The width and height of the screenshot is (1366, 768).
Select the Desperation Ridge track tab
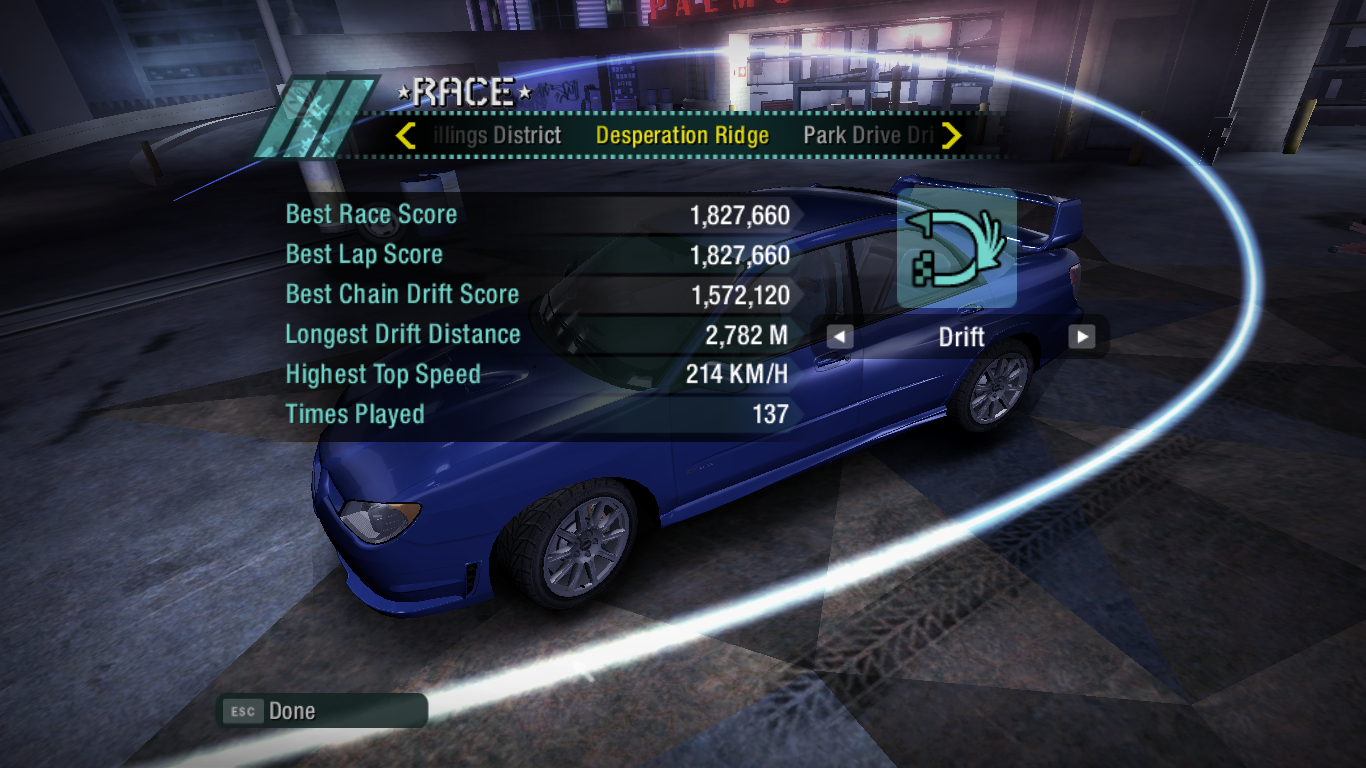[x=682, y=136]
